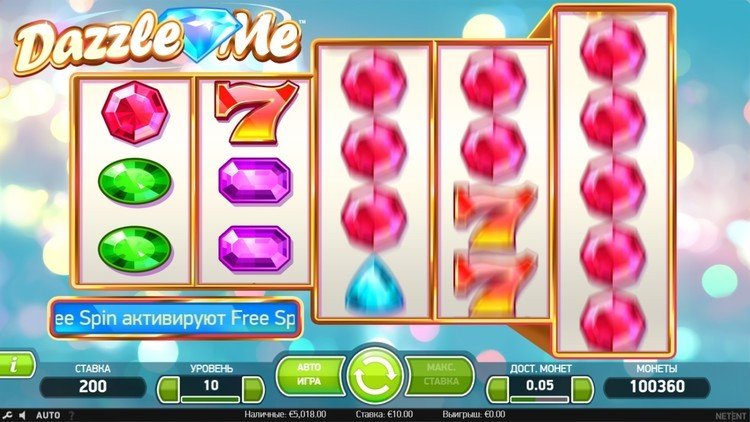Toggle sound with the speaker icon
750x422 pixels.
click(x=22, y=414)
